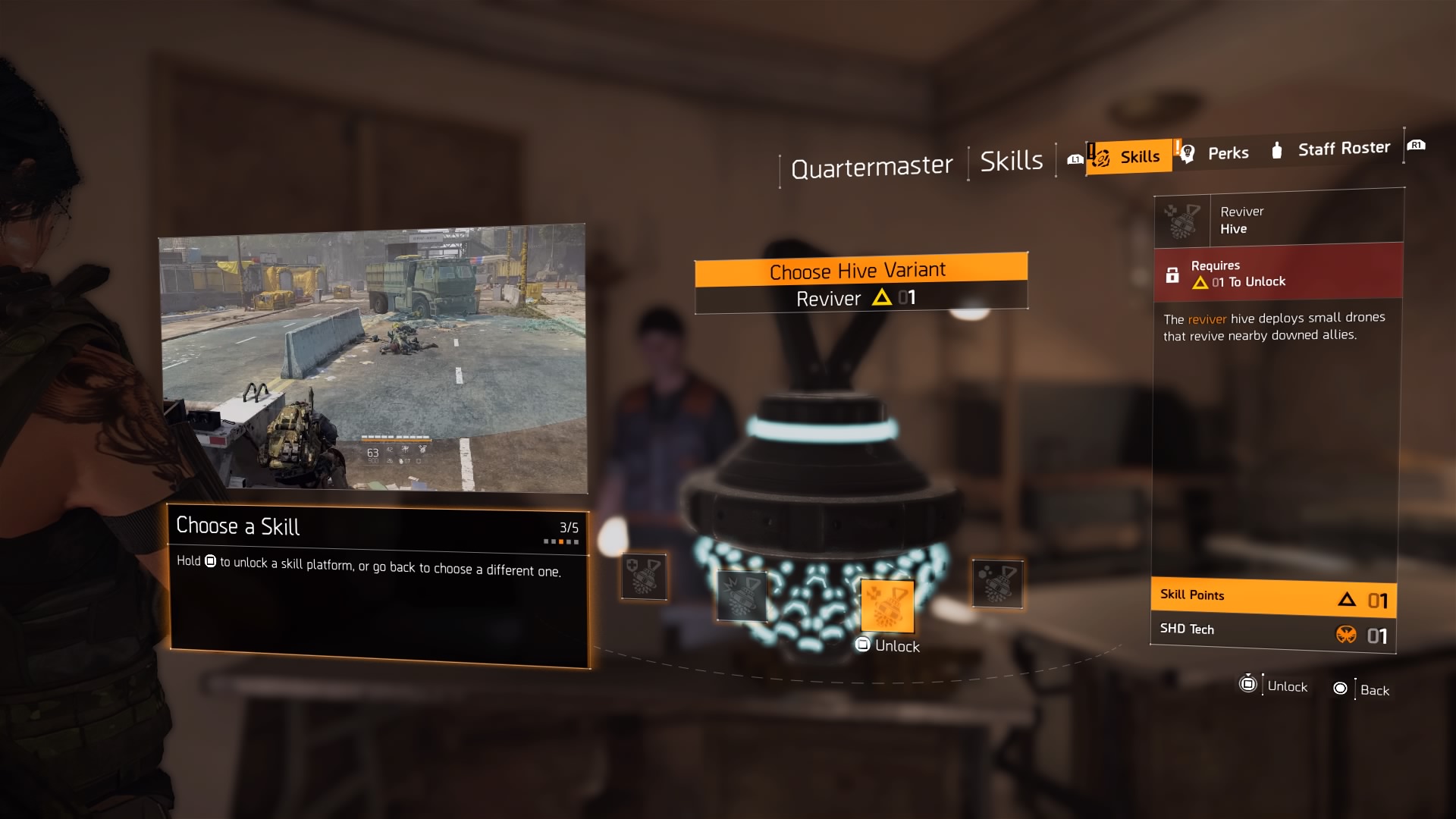Select the Booster hive variant icon
This screenshot has width=1456, height=819.
pos(997,584)
